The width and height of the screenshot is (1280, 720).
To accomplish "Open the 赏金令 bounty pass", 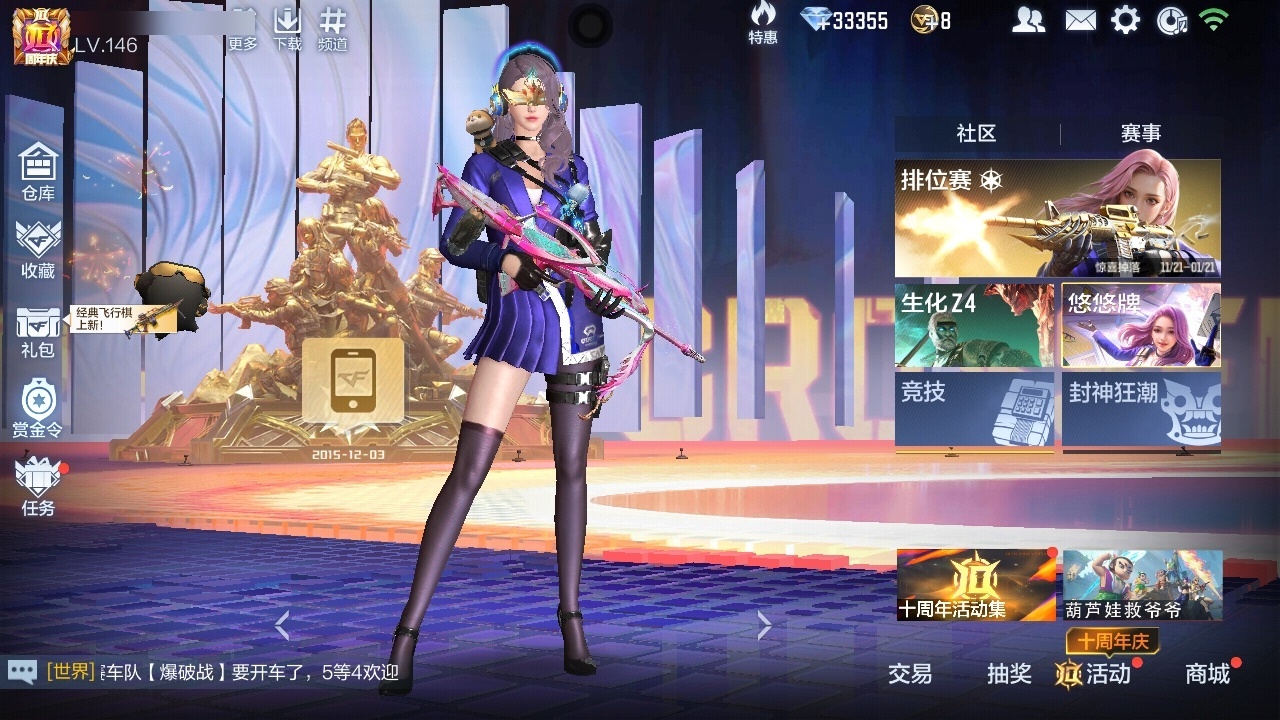I will pyautogui.click(x=38, y=408).
